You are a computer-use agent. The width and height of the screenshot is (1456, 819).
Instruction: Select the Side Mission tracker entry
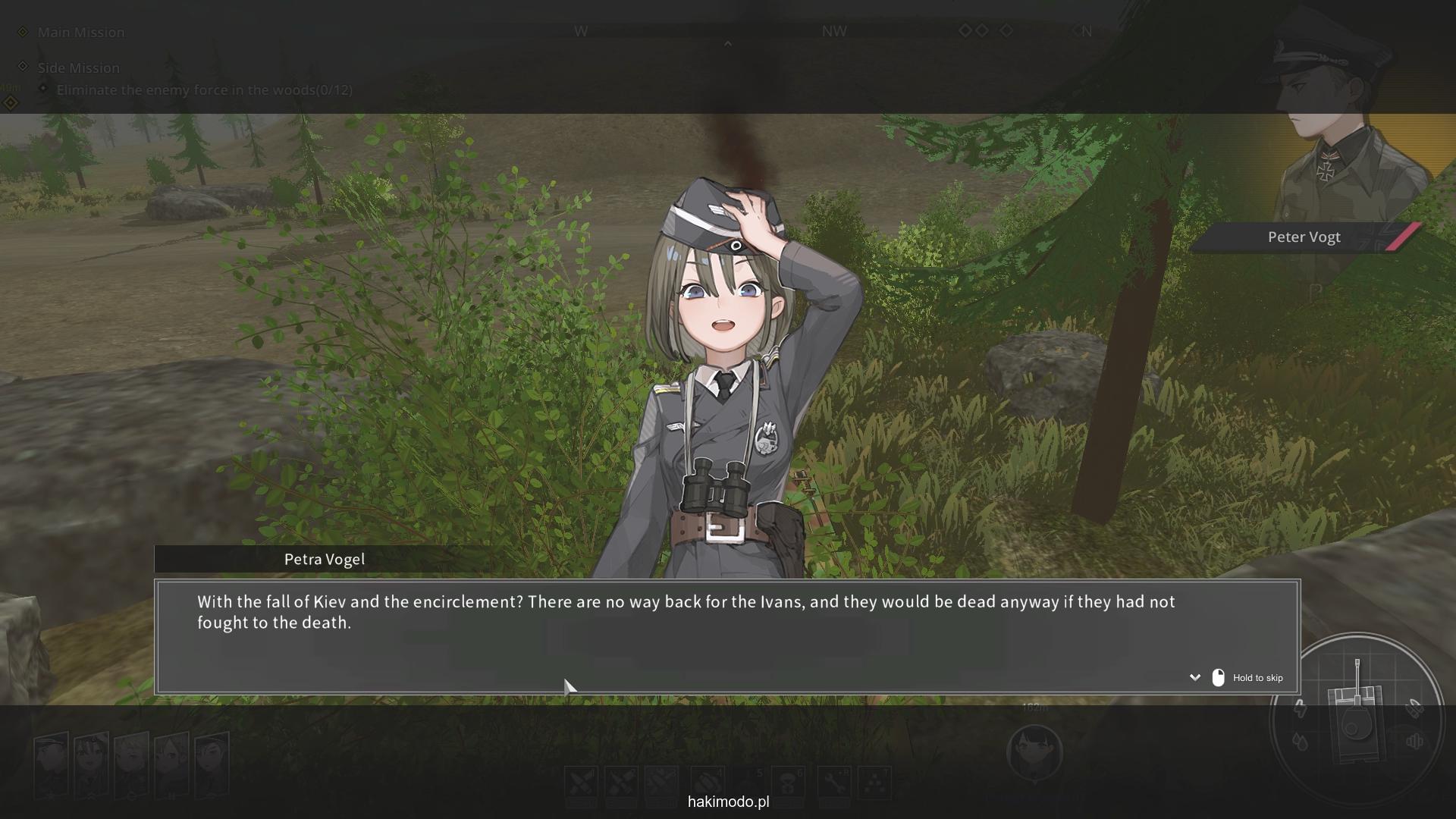click(x=78, y=67)
